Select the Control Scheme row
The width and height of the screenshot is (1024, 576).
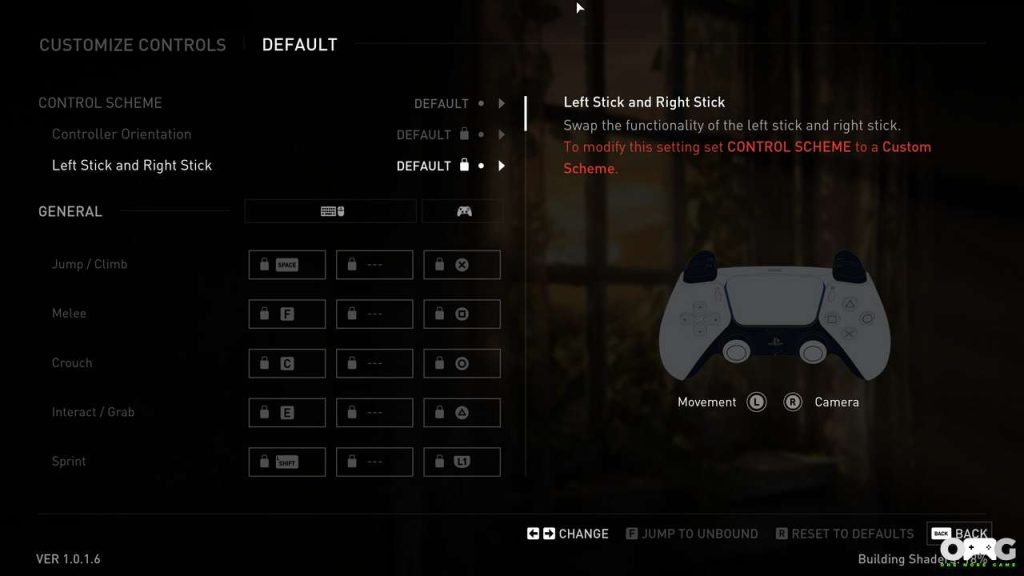coord(100,103)
